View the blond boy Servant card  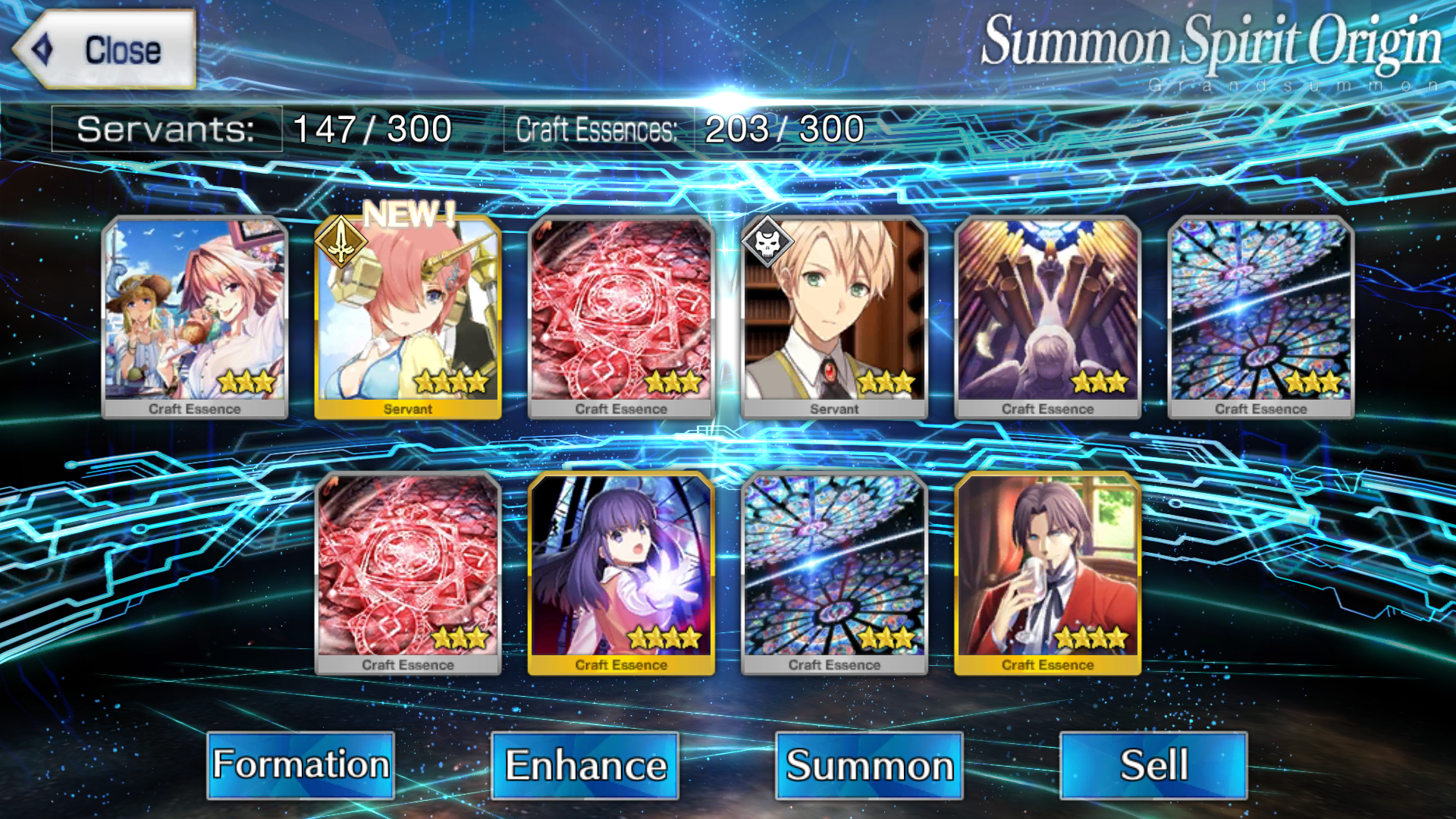point(834,317)
